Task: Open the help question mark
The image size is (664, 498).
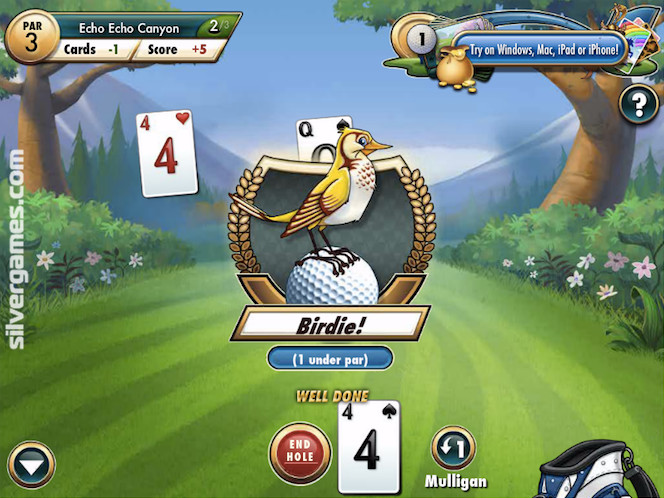Action: [x=637, y=105]
